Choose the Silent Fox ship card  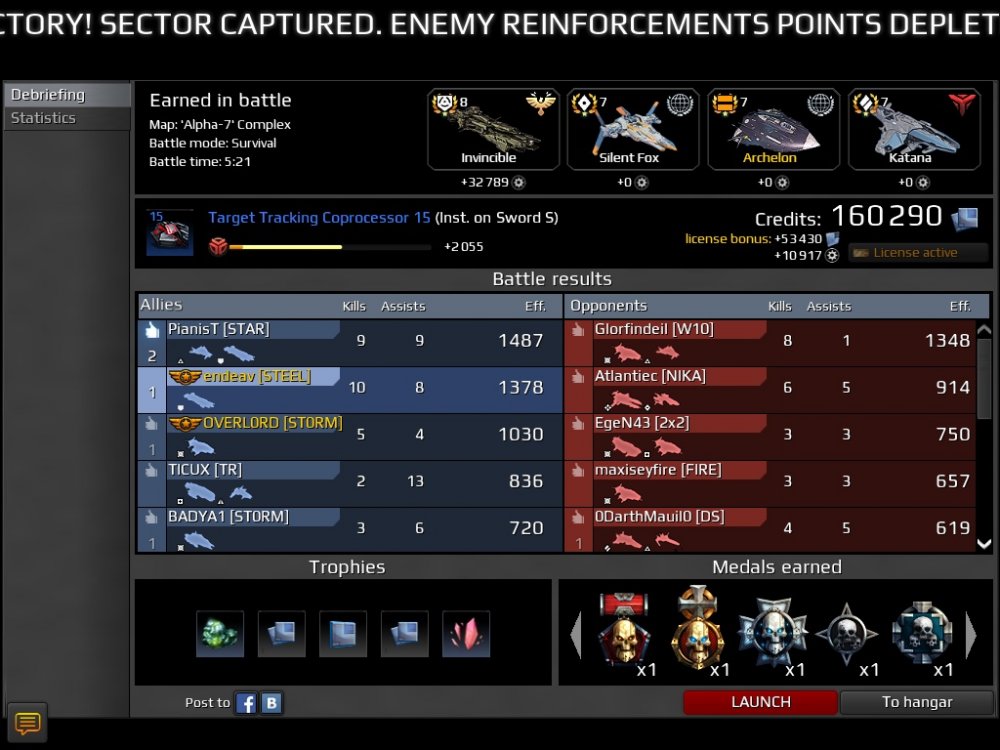pos(629,130)
